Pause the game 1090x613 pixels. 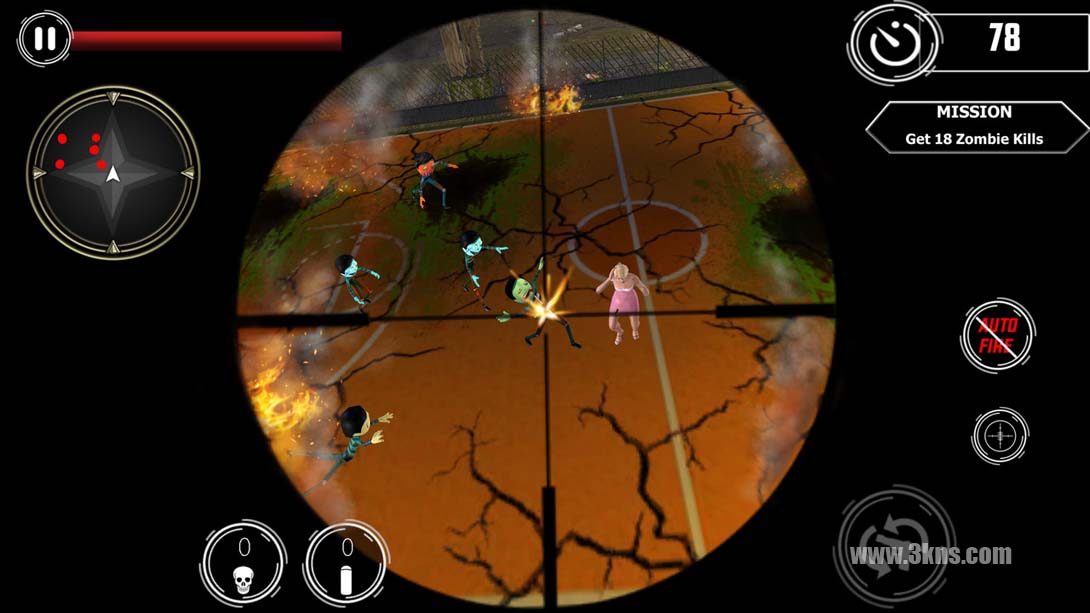(45, 39)
